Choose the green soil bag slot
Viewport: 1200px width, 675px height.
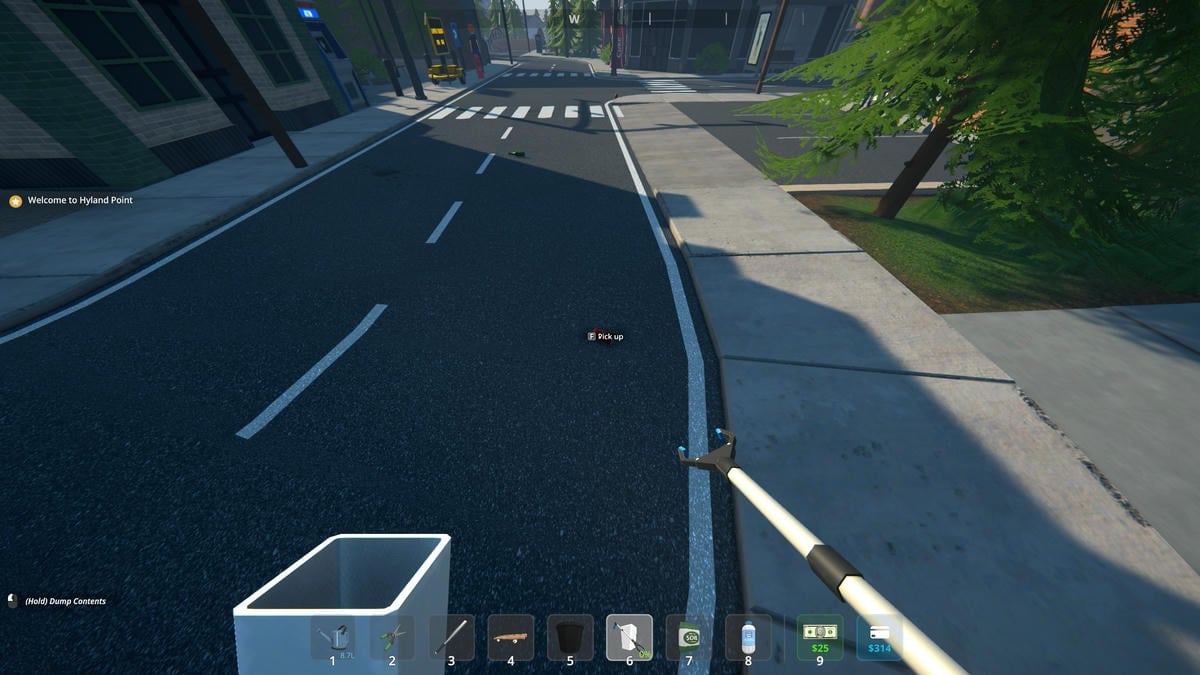689,637
